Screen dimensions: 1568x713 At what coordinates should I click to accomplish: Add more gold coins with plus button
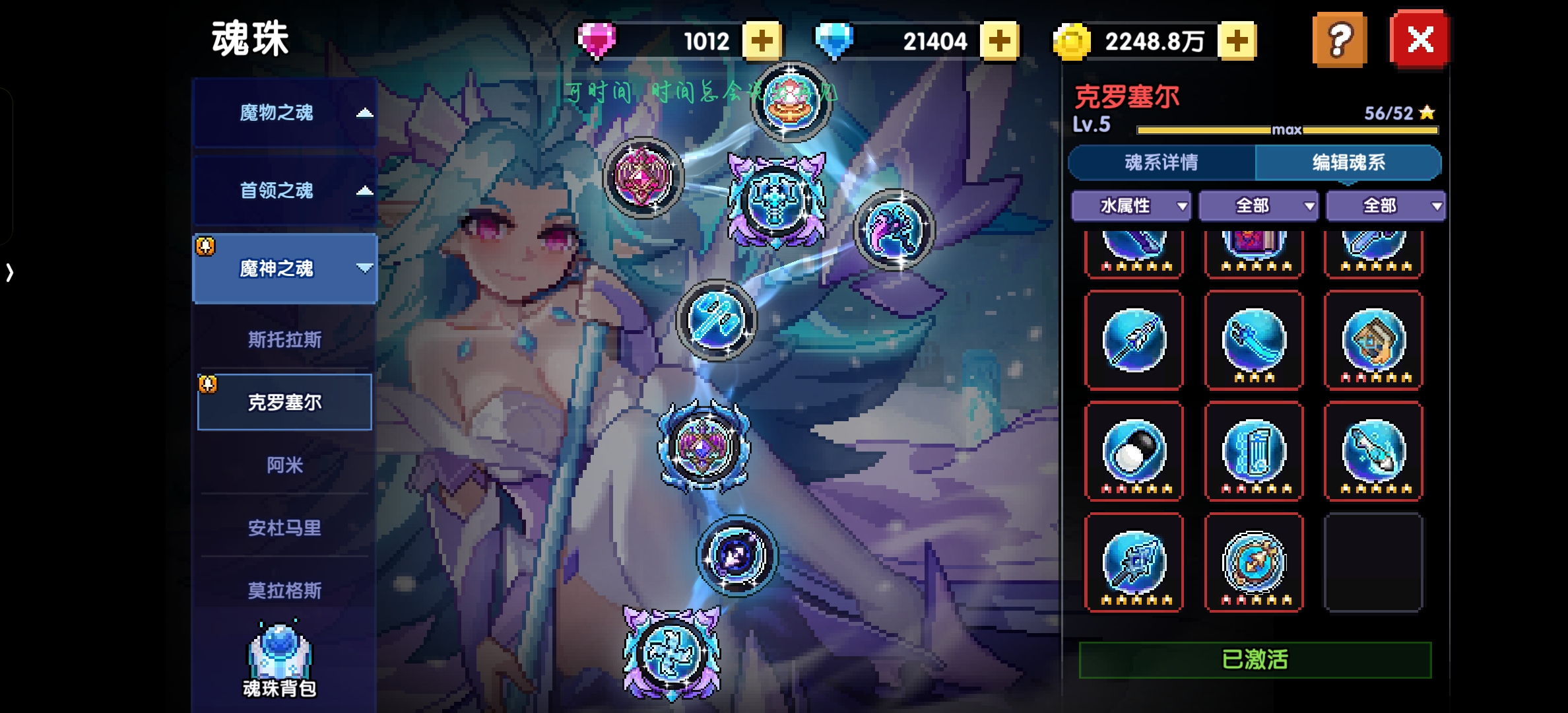(1237, 41)
